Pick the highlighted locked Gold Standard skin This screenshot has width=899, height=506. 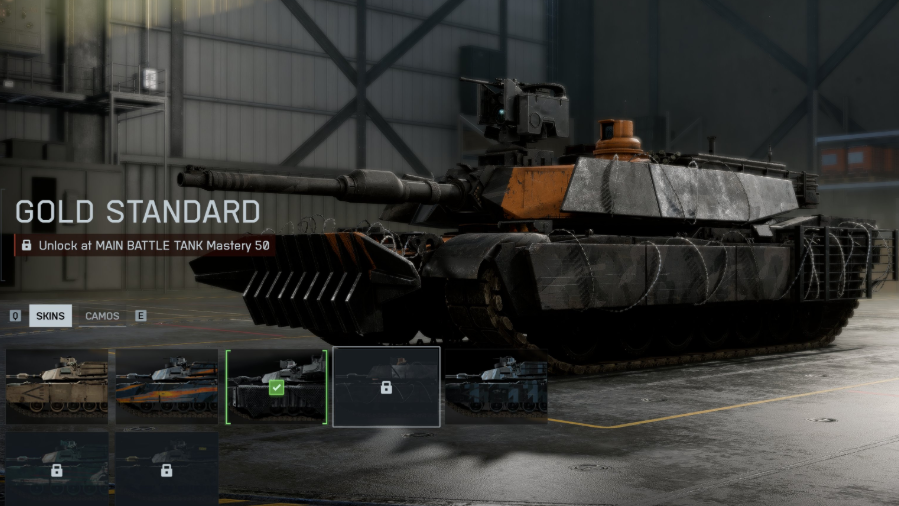point(386,387)
